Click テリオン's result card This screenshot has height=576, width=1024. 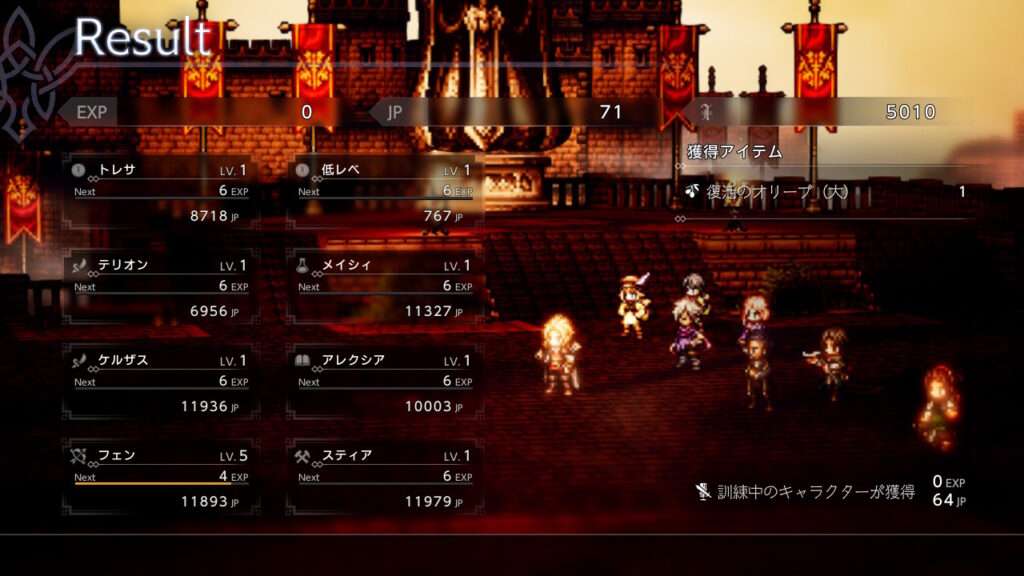pos(161,288)
